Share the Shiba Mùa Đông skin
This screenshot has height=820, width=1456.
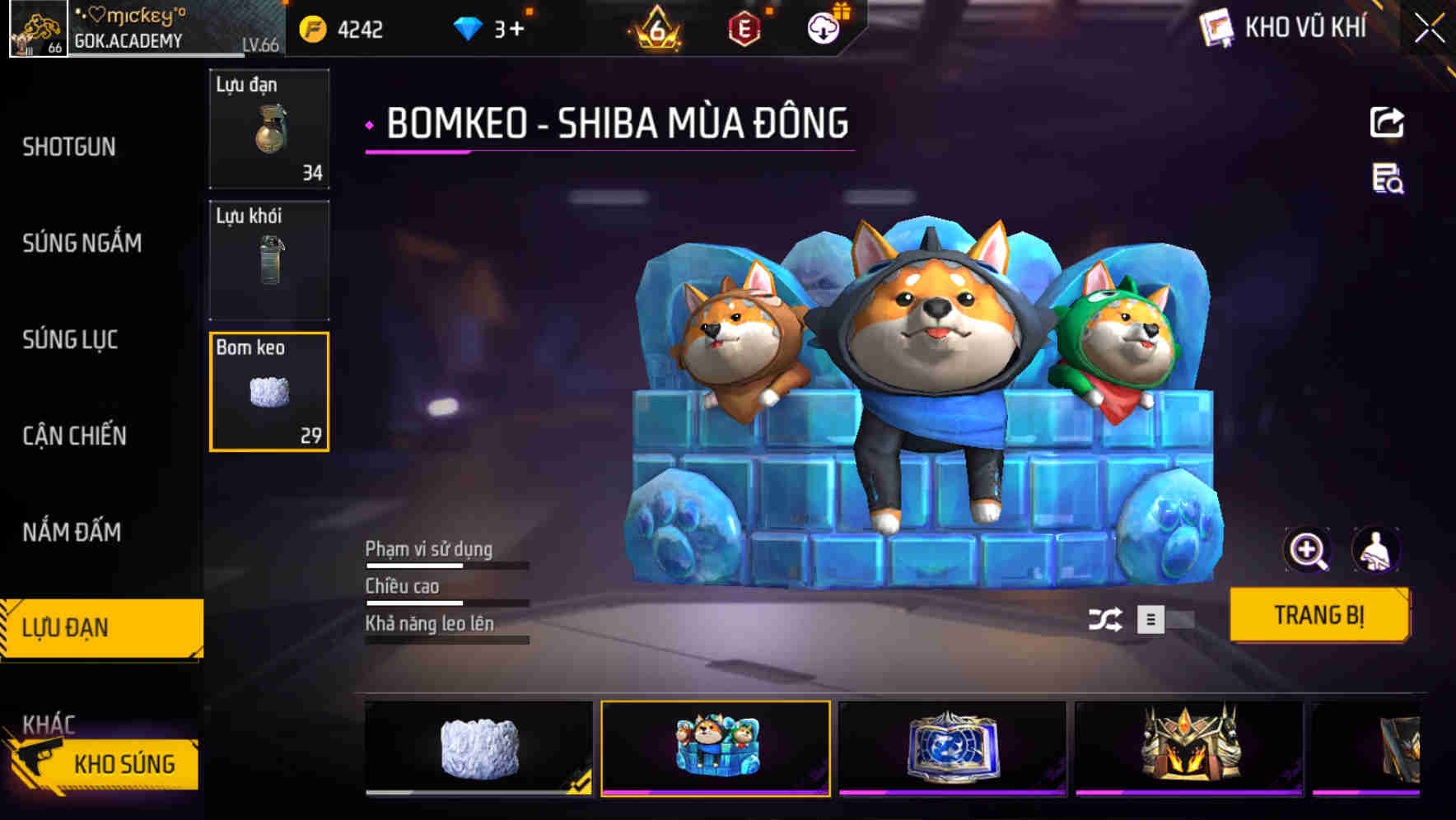1386,122
